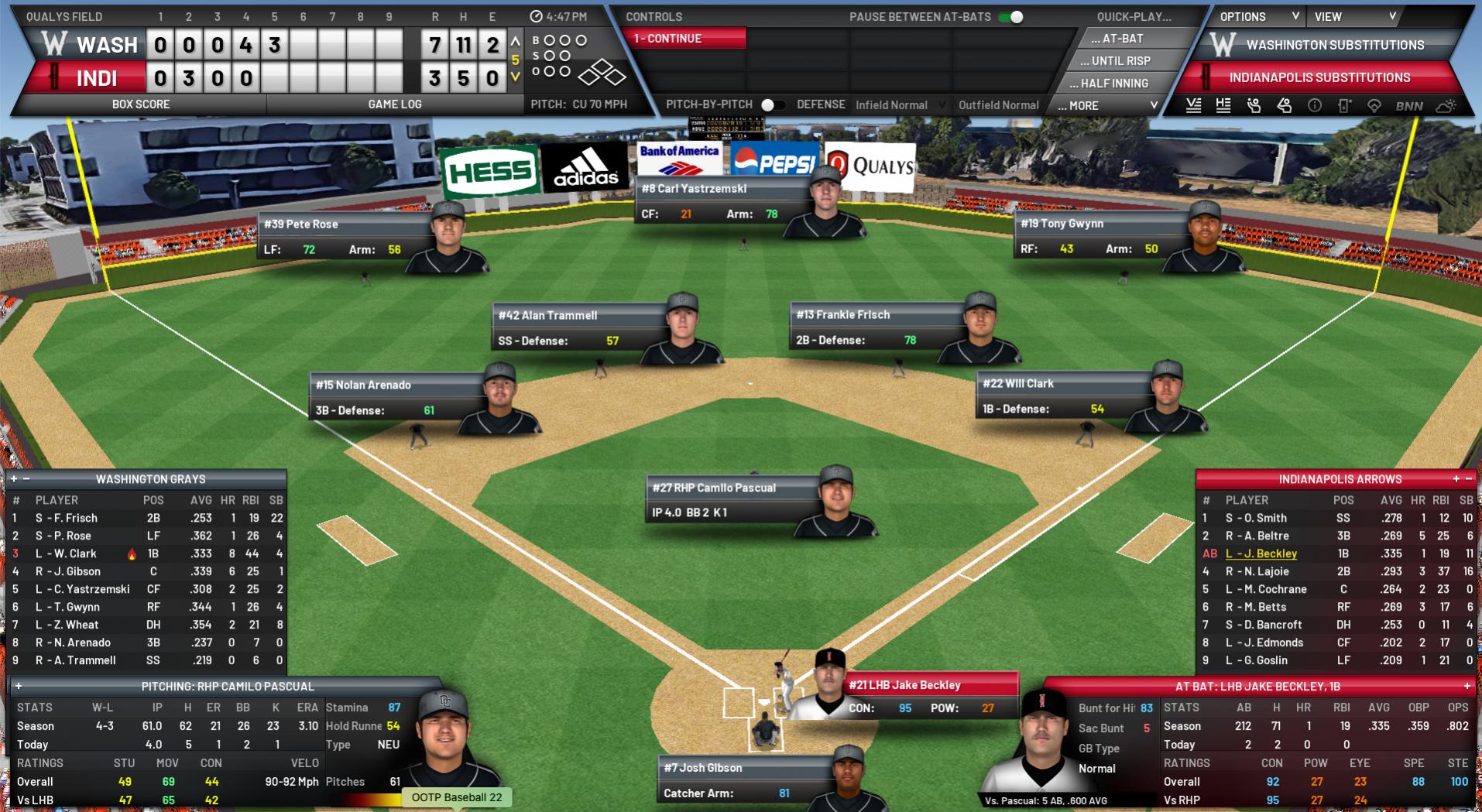Open the BNN news icon
This screenshot has height=812, width=1482.
click(x=1408, y=106)
